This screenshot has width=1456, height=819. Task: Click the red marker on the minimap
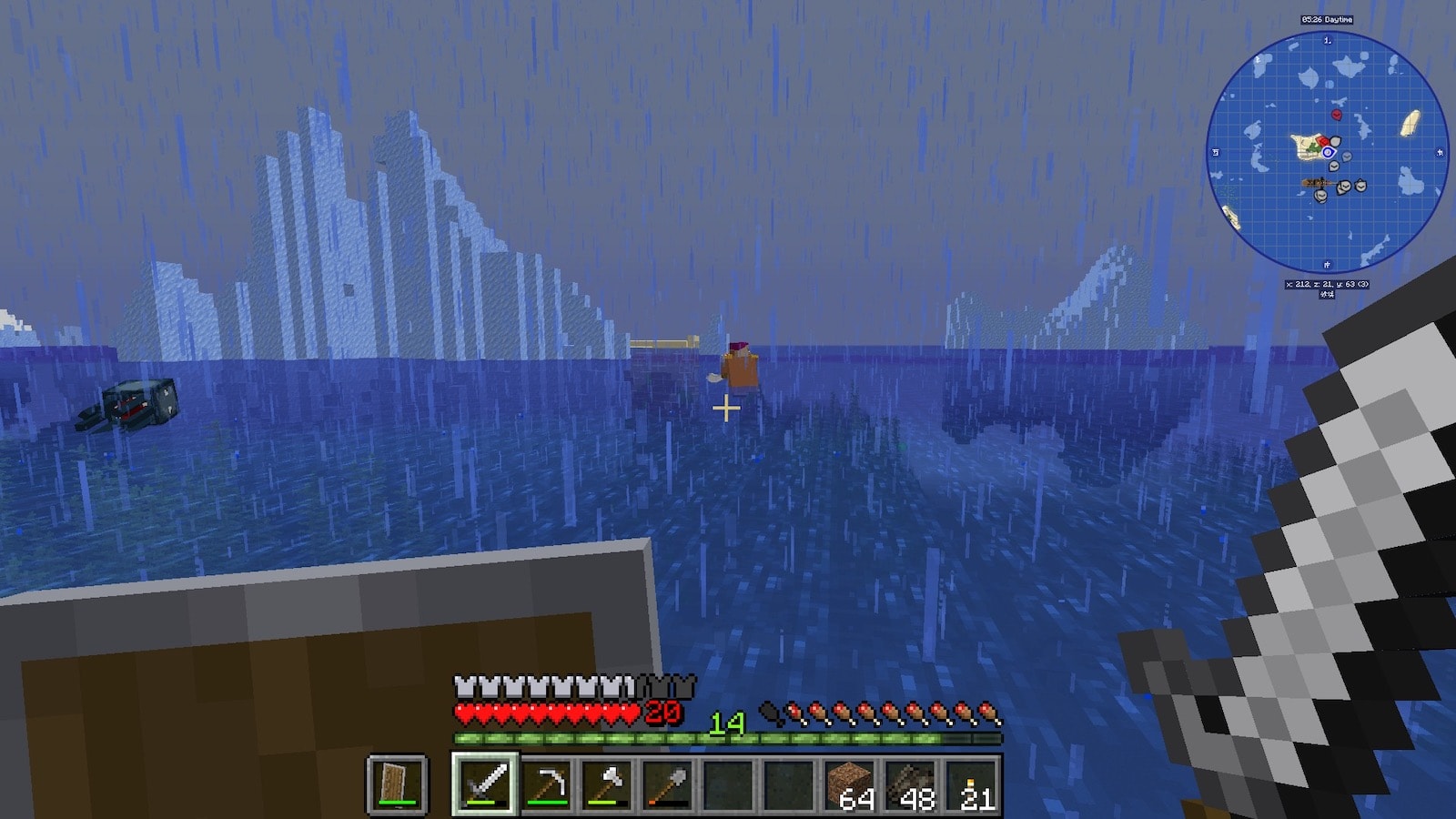(x=1336, y=115)
